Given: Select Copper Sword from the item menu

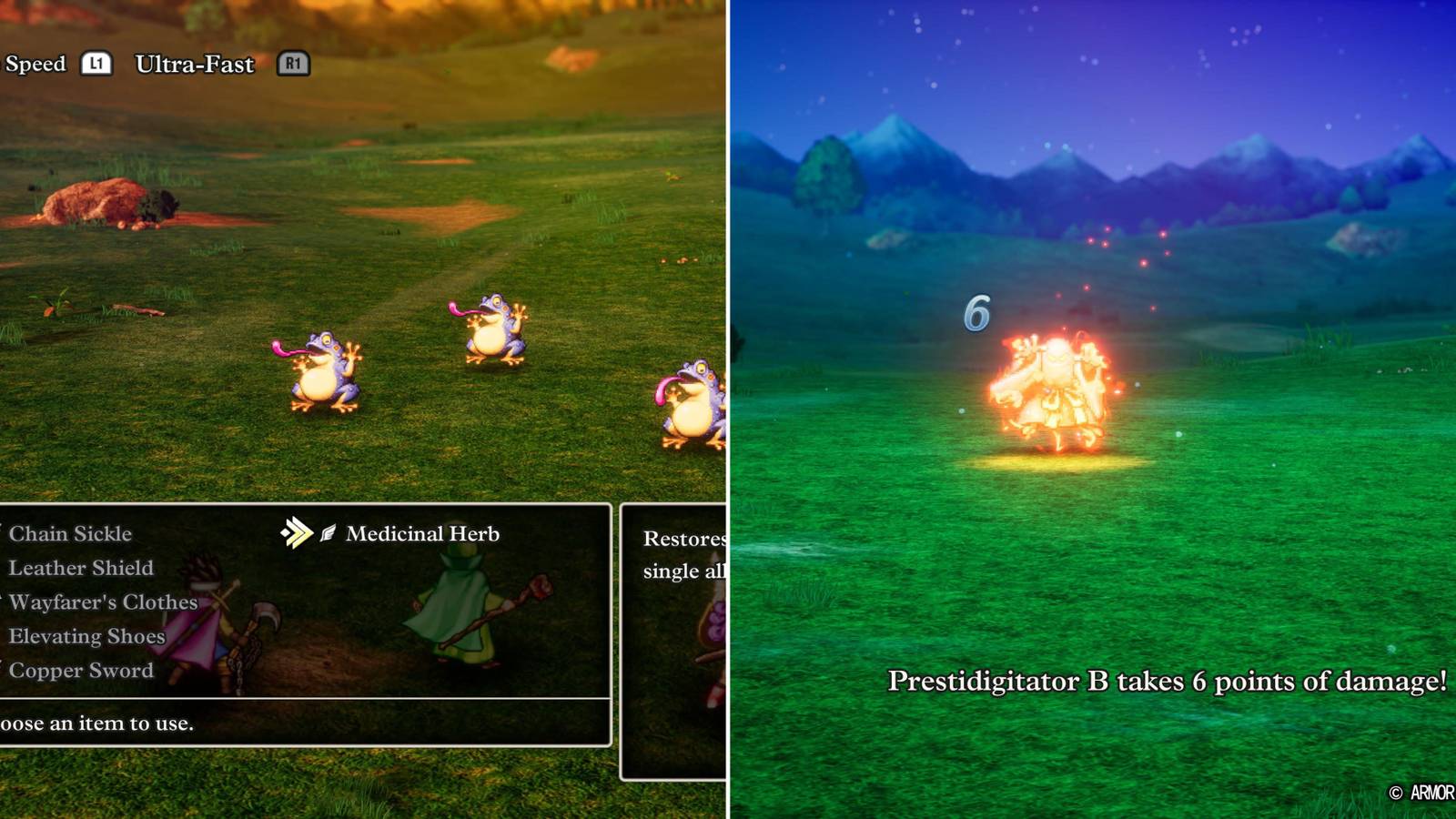Looking at the screenshot, I should 80,671.
